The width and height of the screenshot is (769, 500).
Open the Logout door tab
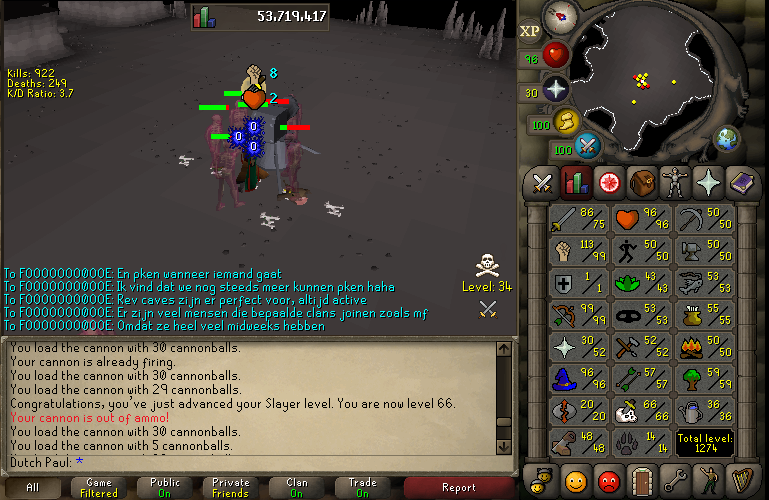pyautogui.click(x=641, y=478)
